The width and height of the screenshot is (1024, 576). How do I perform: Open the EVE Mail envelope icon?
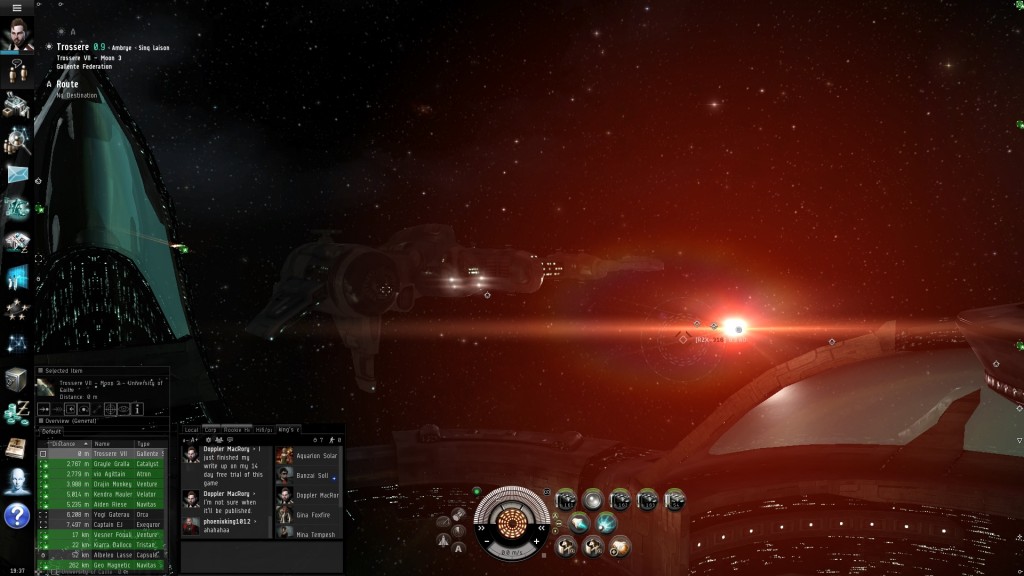pos(16,174)
